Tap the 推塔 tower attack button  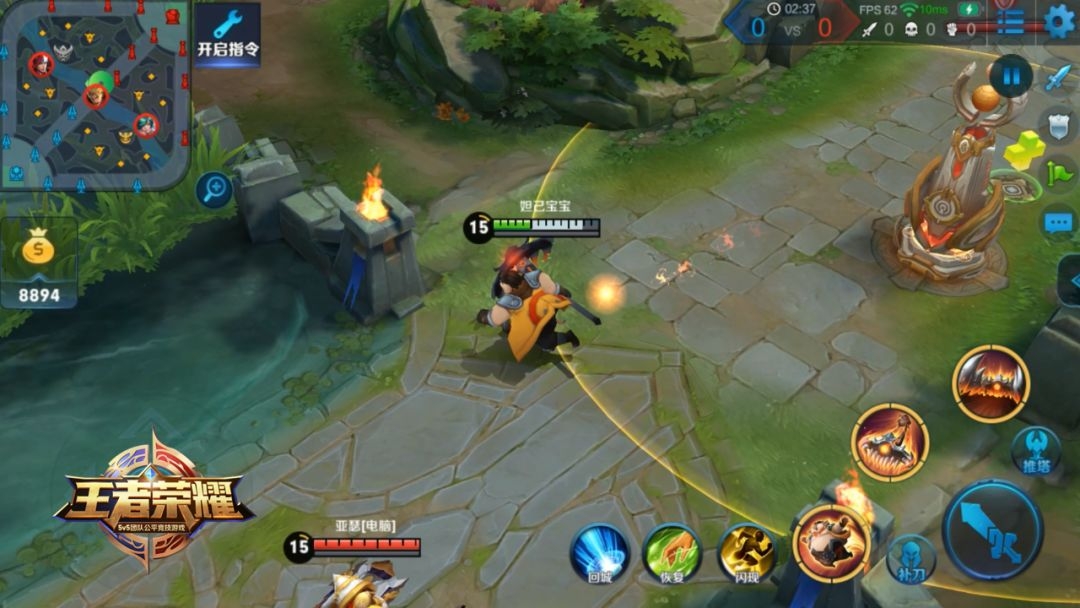click(x=1036, y=450)
